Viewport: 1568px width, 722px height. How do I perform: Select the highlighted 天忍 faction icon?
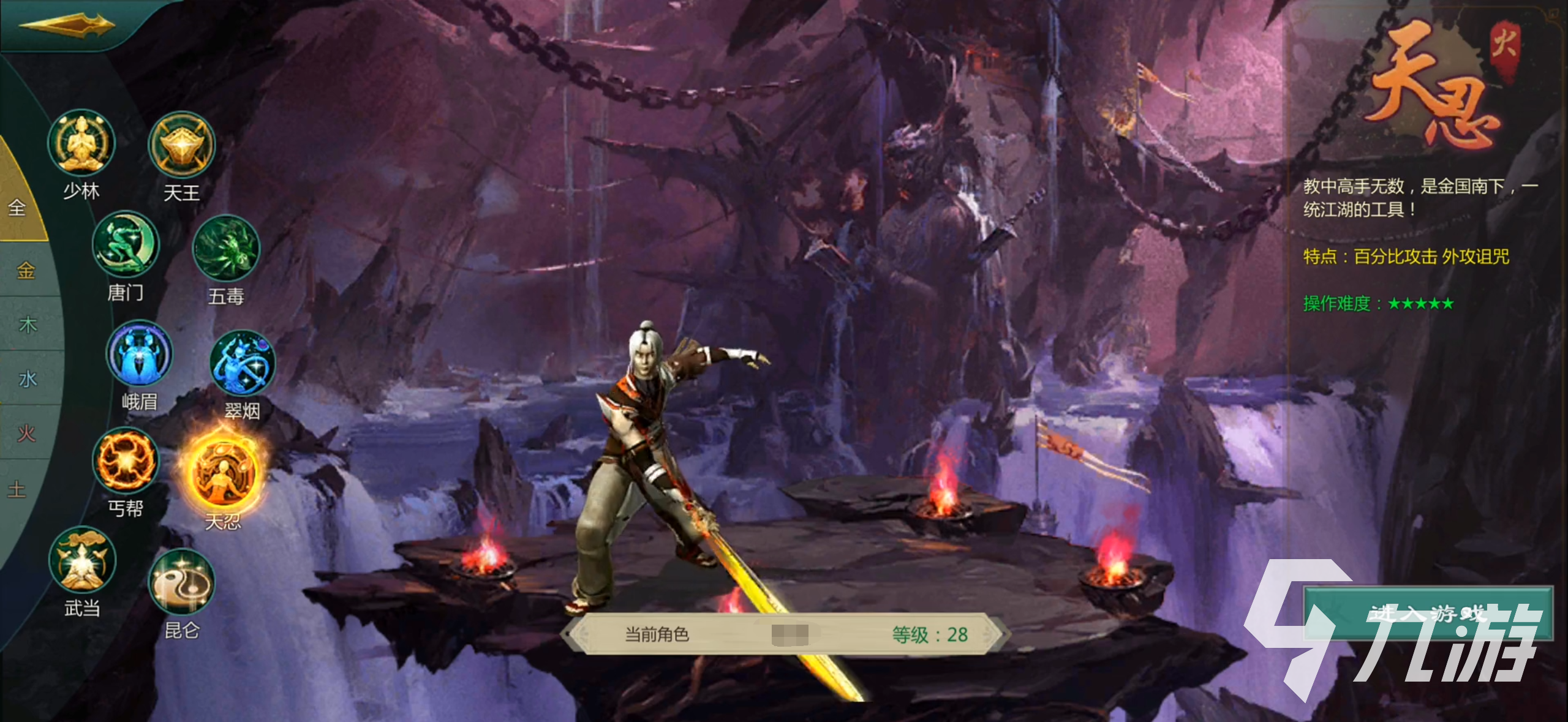tap(224, 473)
